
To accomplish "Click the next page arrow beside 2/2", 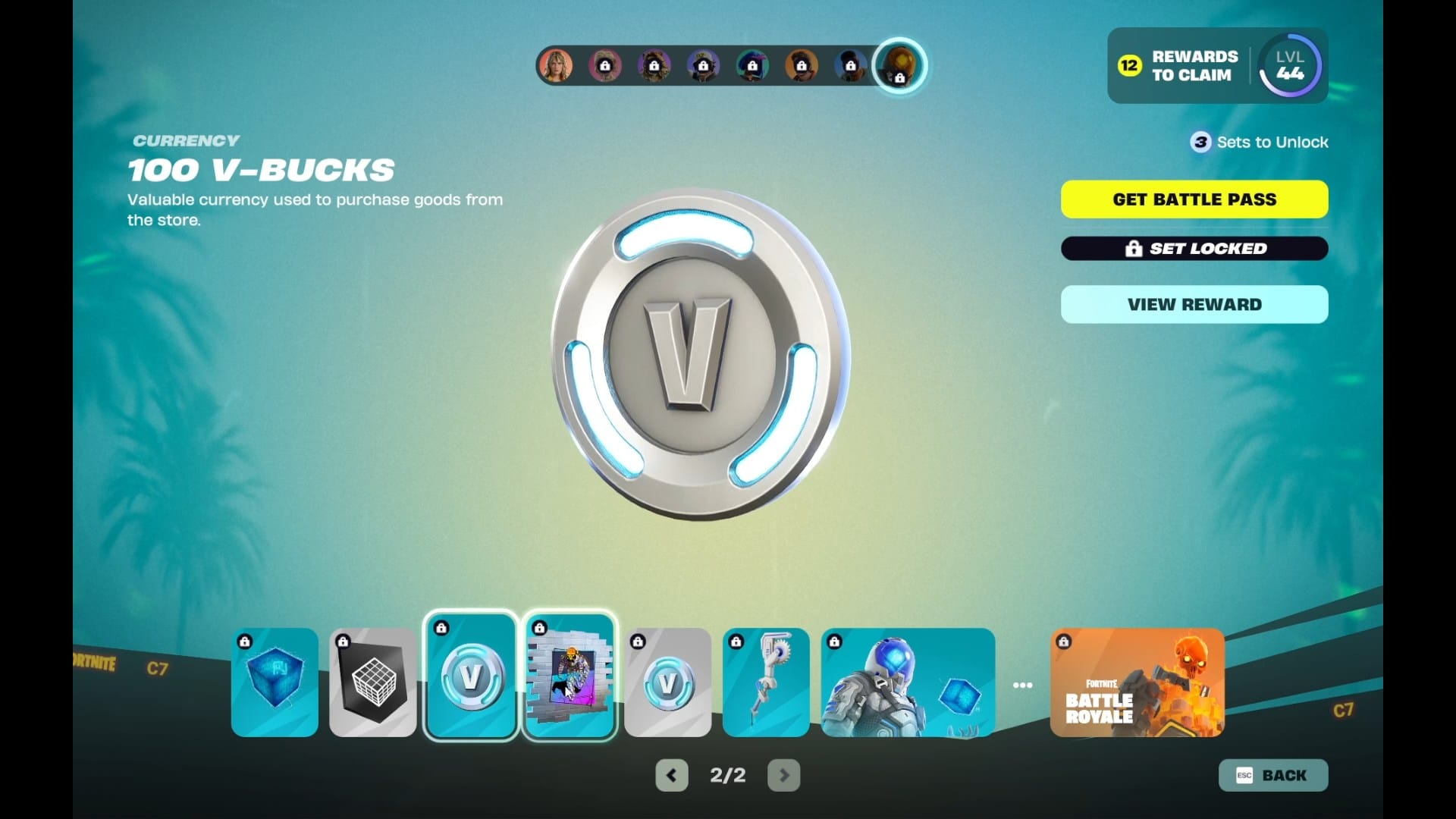I will (783, 775).
